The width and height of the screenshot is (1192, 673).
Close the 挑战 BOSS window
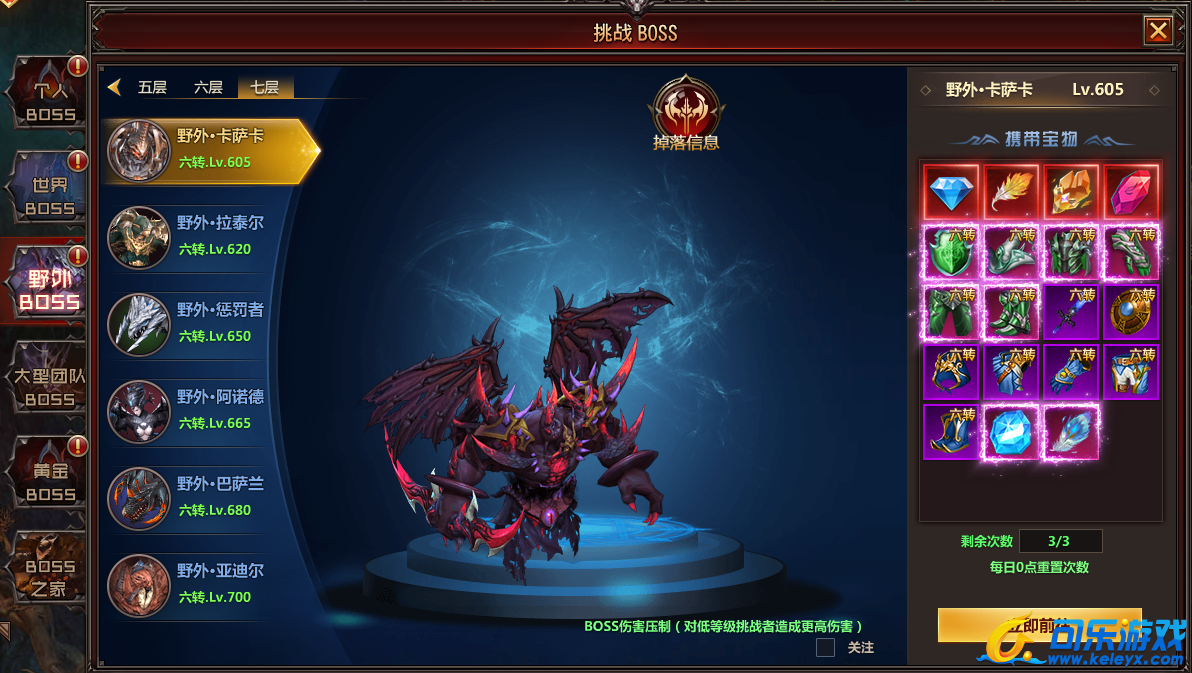point(1158,31)
